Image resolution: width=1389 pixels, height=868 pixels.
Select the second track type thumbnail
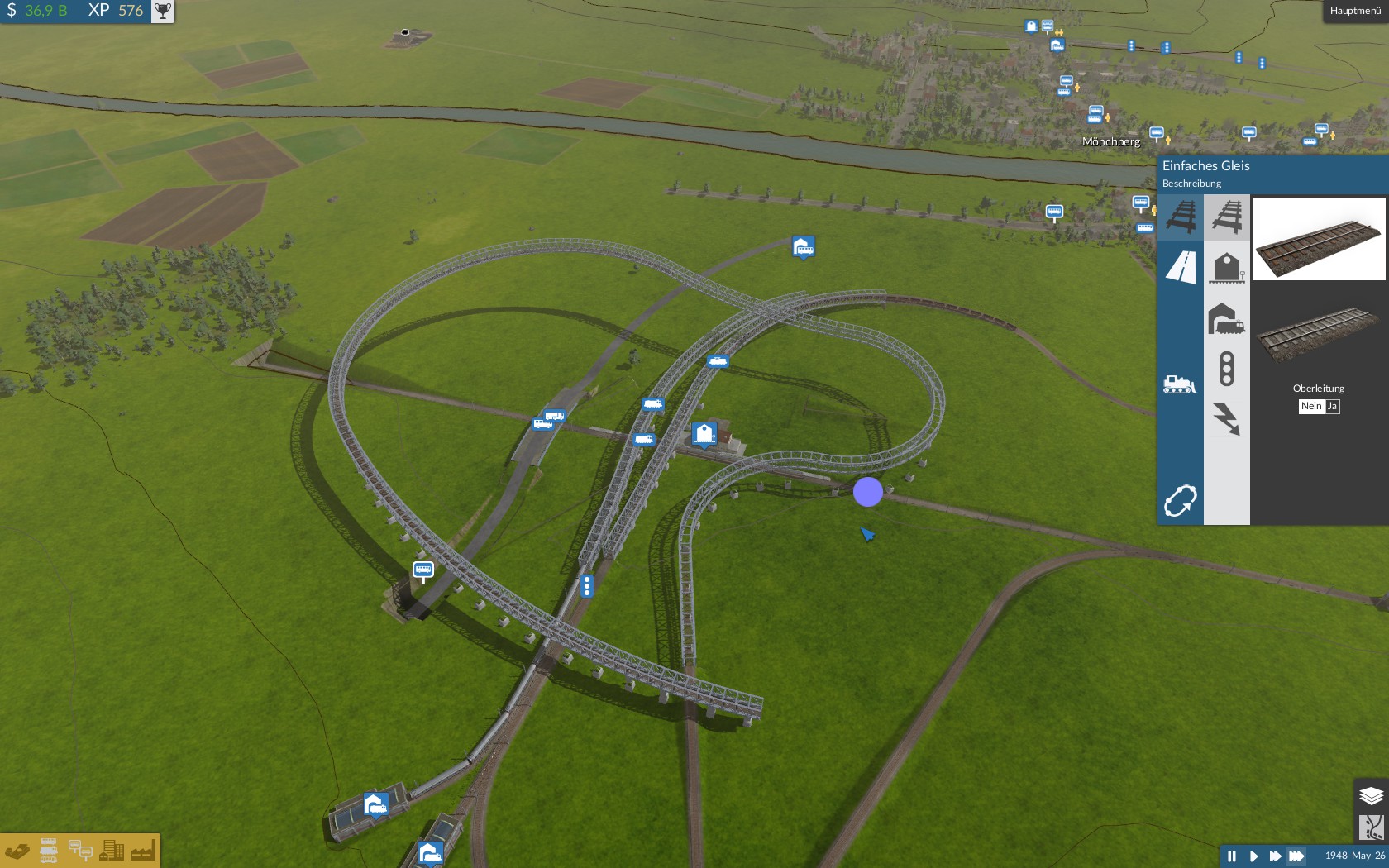pos(1319,332)
